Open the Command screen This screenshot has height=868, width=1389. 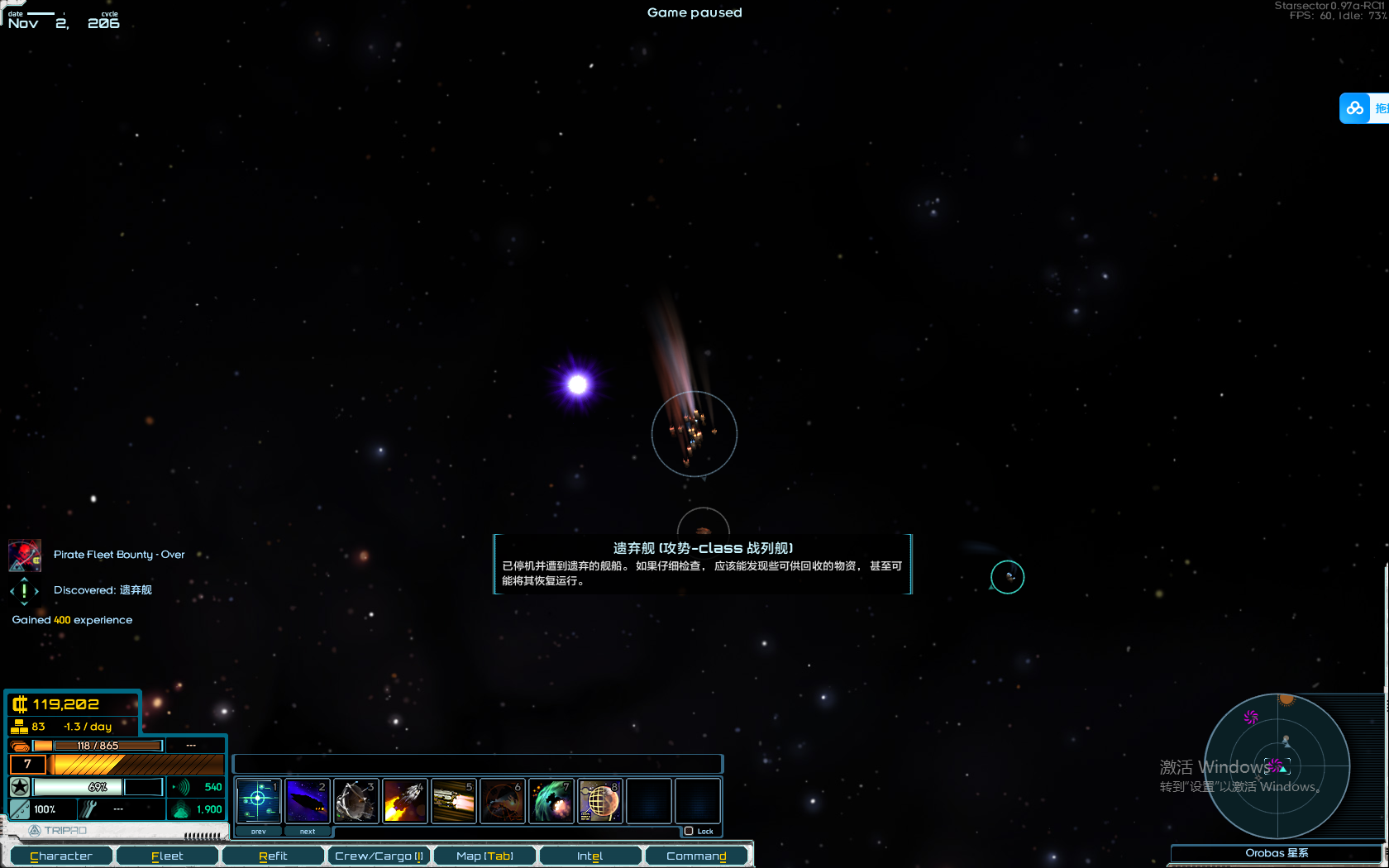click(696, 856)
